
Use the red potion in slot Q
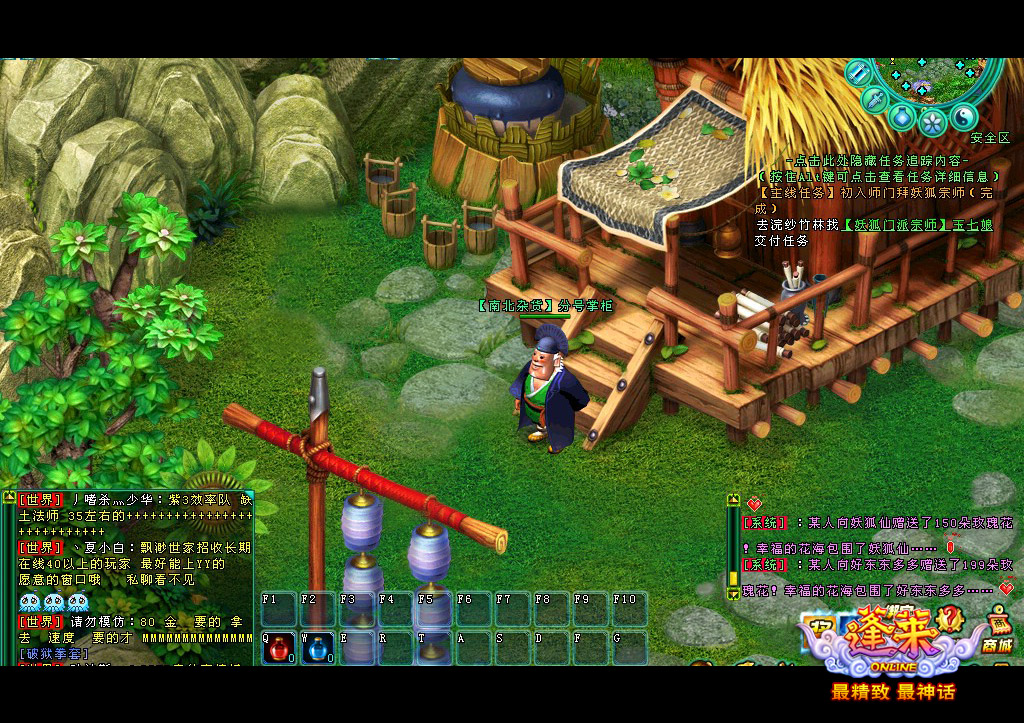click(278, 650)
